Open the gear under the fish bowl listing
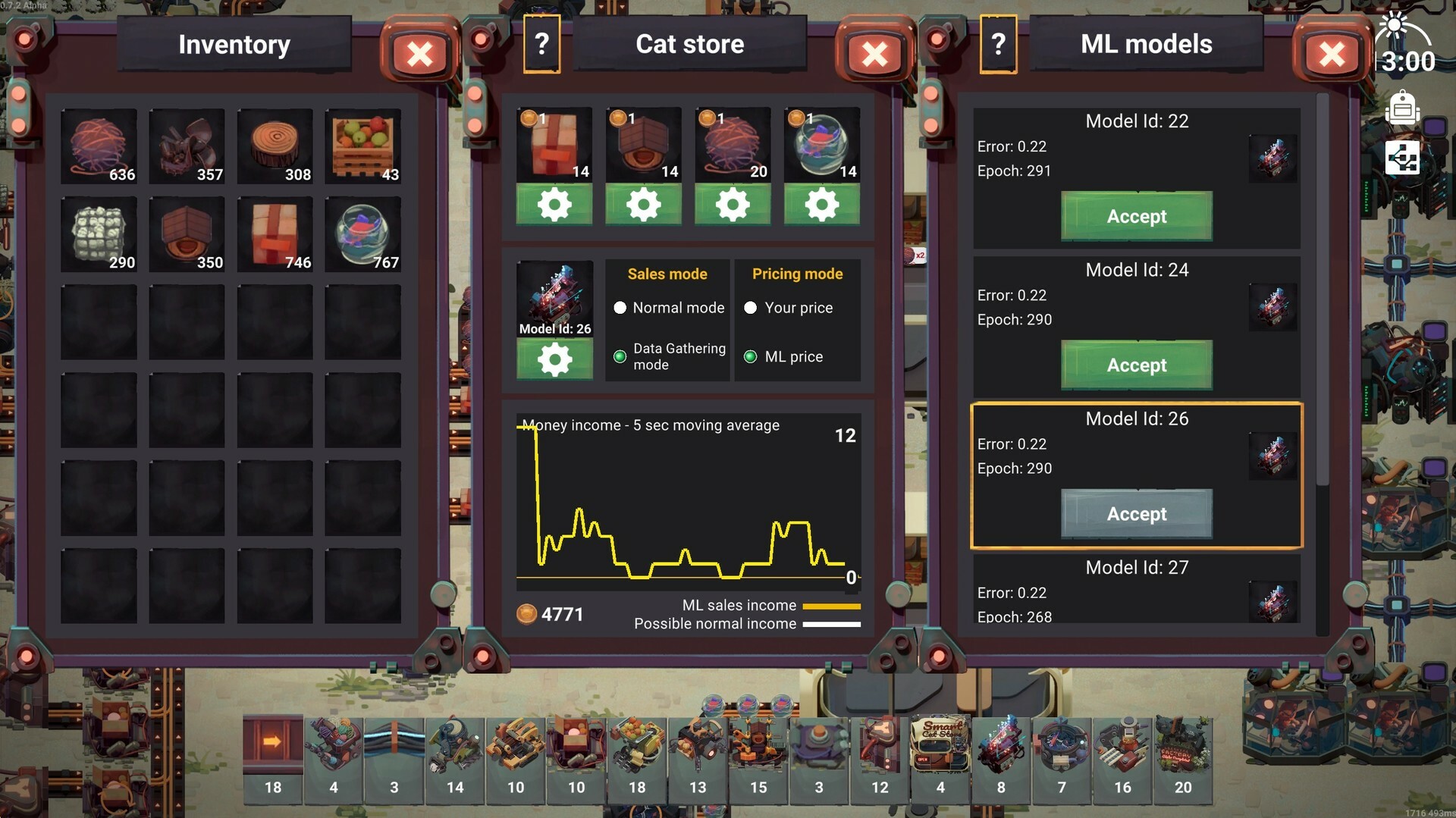The width and height of the screenshot is (1456, 818). click(x=822, y=204)
